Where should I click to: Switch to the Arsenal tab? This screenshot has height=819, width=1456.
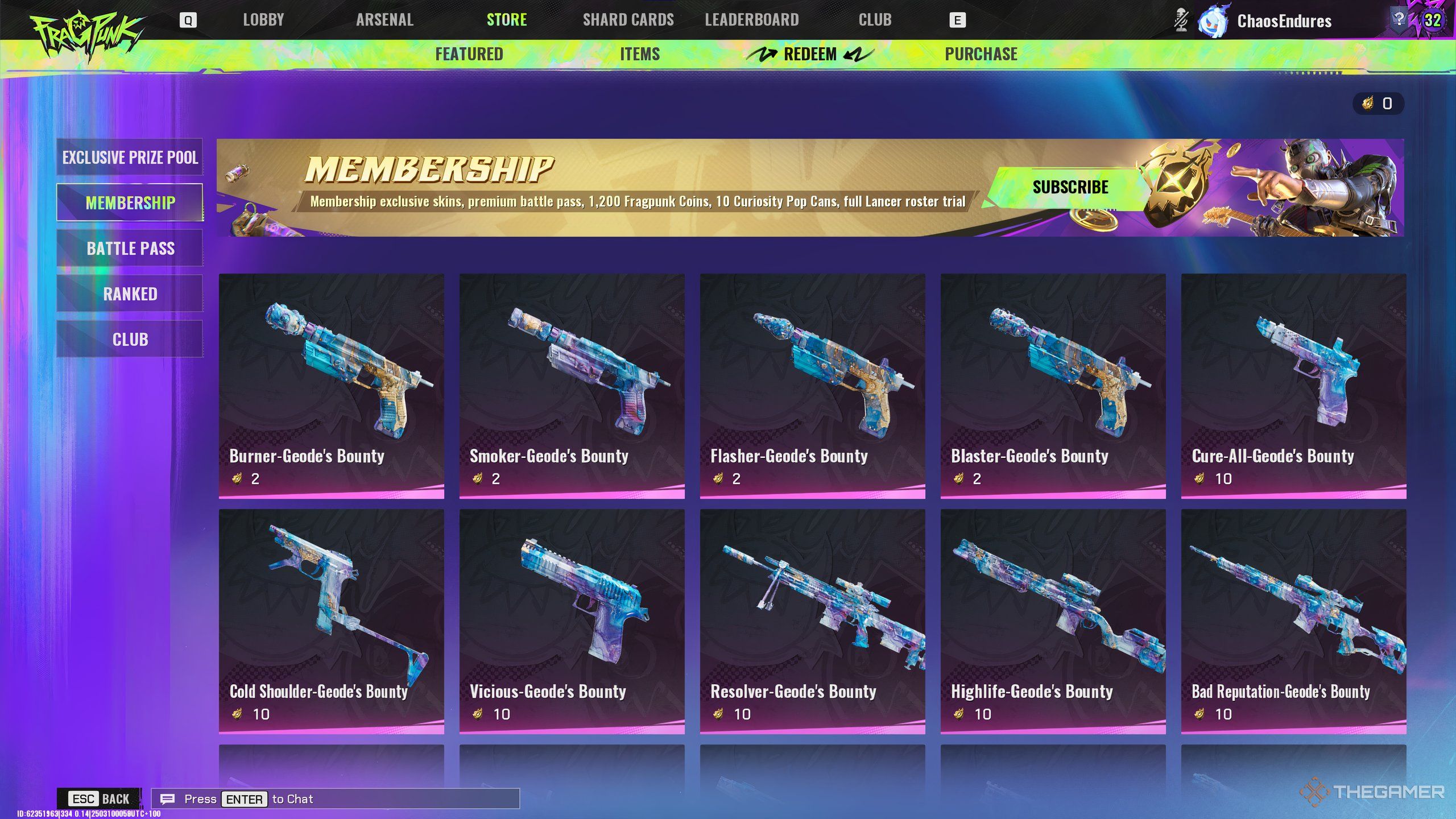coord(384,20)
